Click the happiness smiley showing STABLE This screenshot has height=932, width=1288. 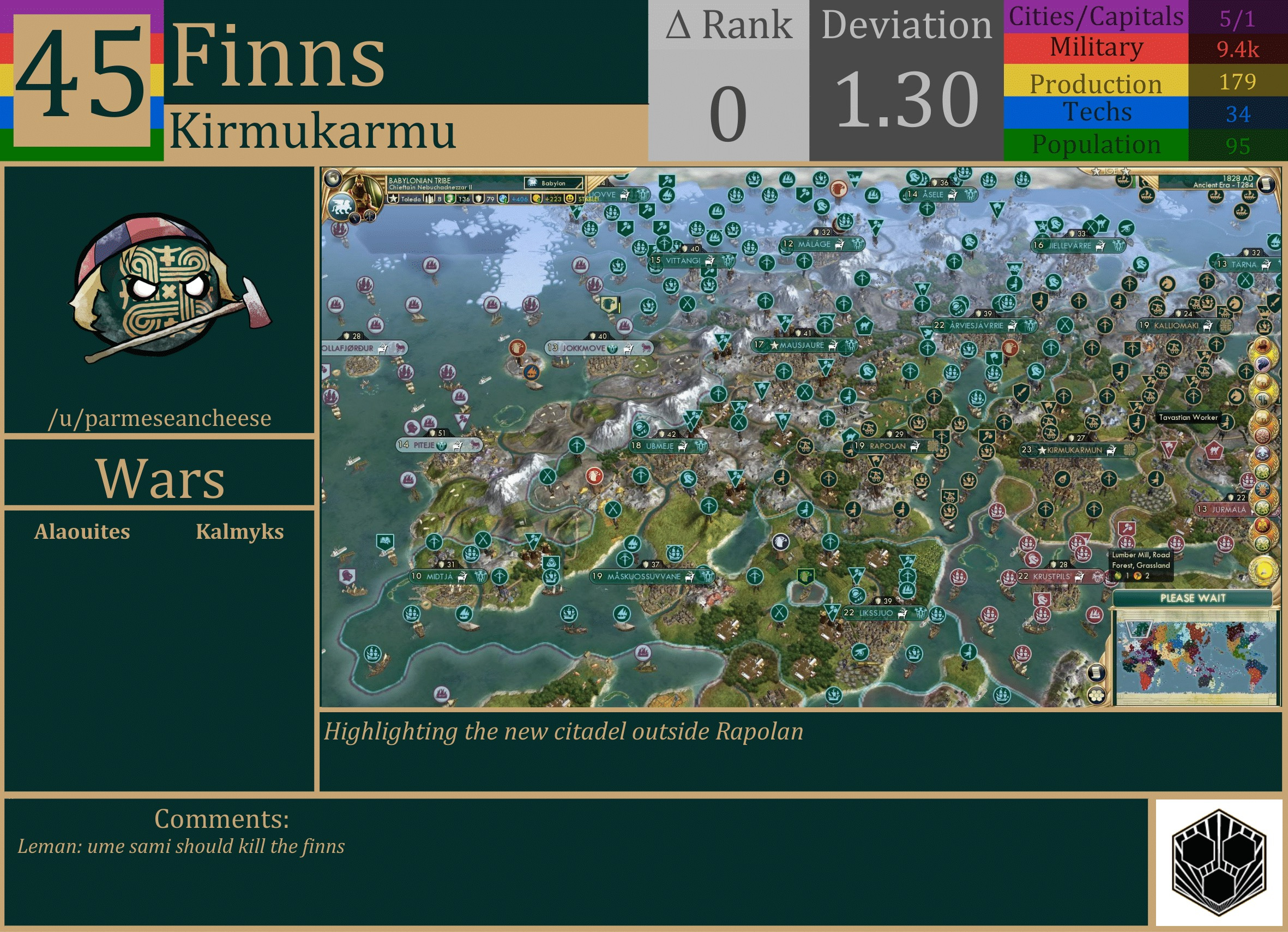tap(571, 199)
